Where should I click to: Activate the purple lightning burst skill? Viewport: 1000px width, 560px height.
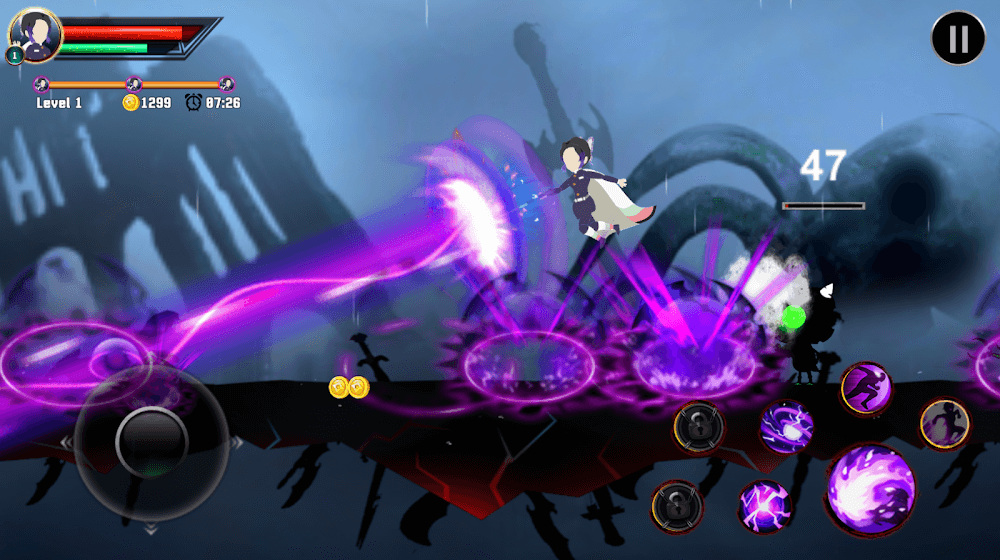click(764, 505)
